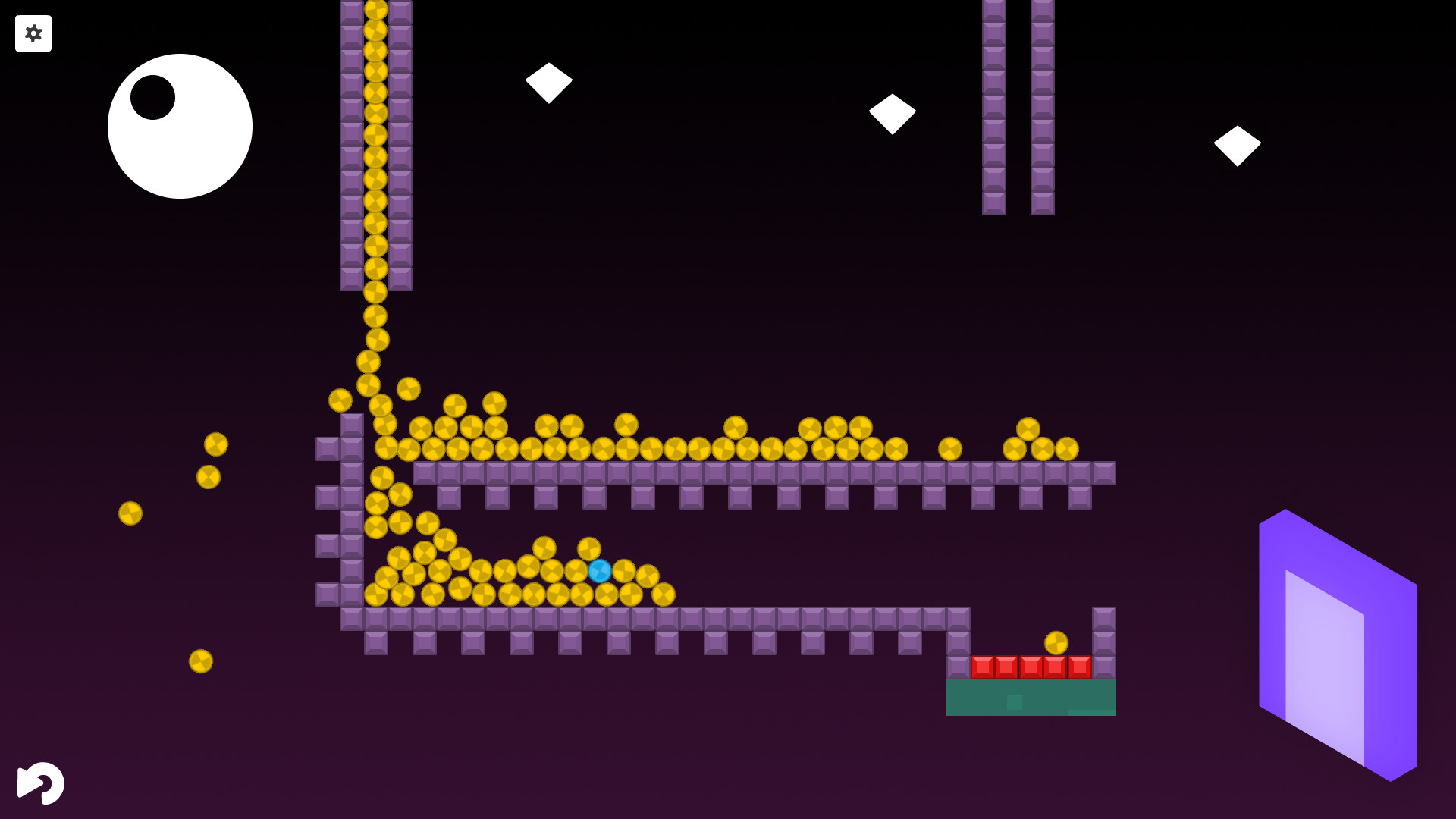This screenshot has height=819, width=1456.
Task: Open the settings gear menu
Action: 33,33
